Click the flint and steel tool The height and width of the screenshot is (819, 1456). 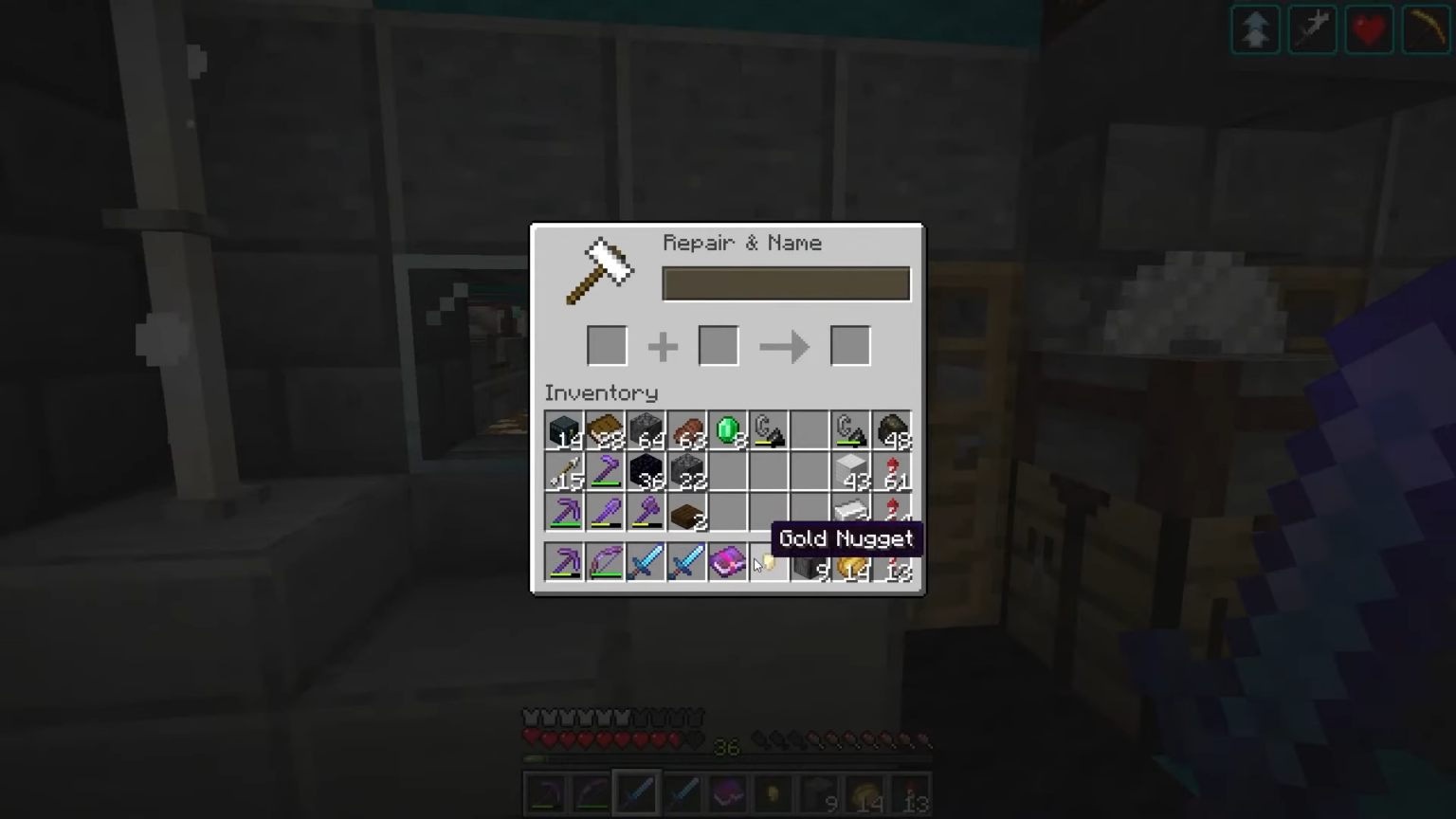(768, 429)
